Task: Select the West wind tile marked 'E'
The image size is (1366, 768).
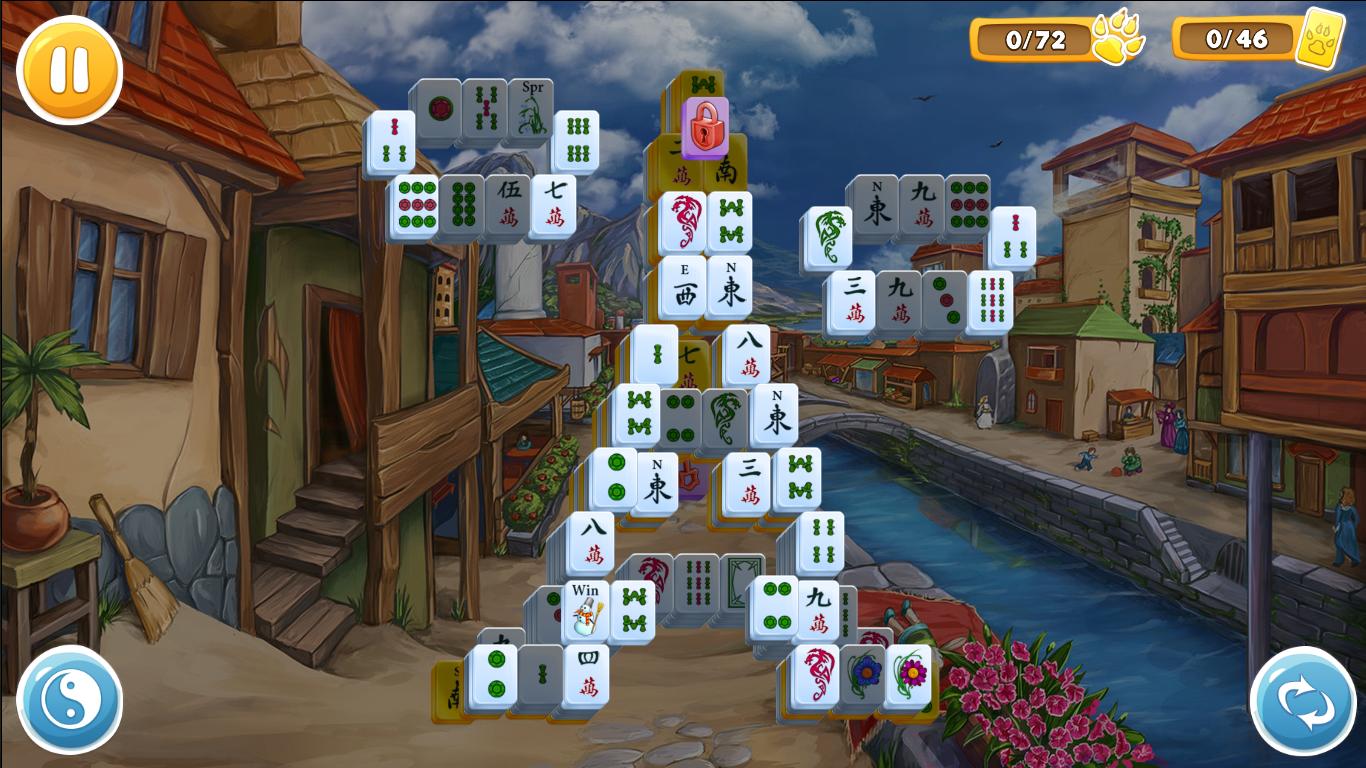Action: pos(684,285)
